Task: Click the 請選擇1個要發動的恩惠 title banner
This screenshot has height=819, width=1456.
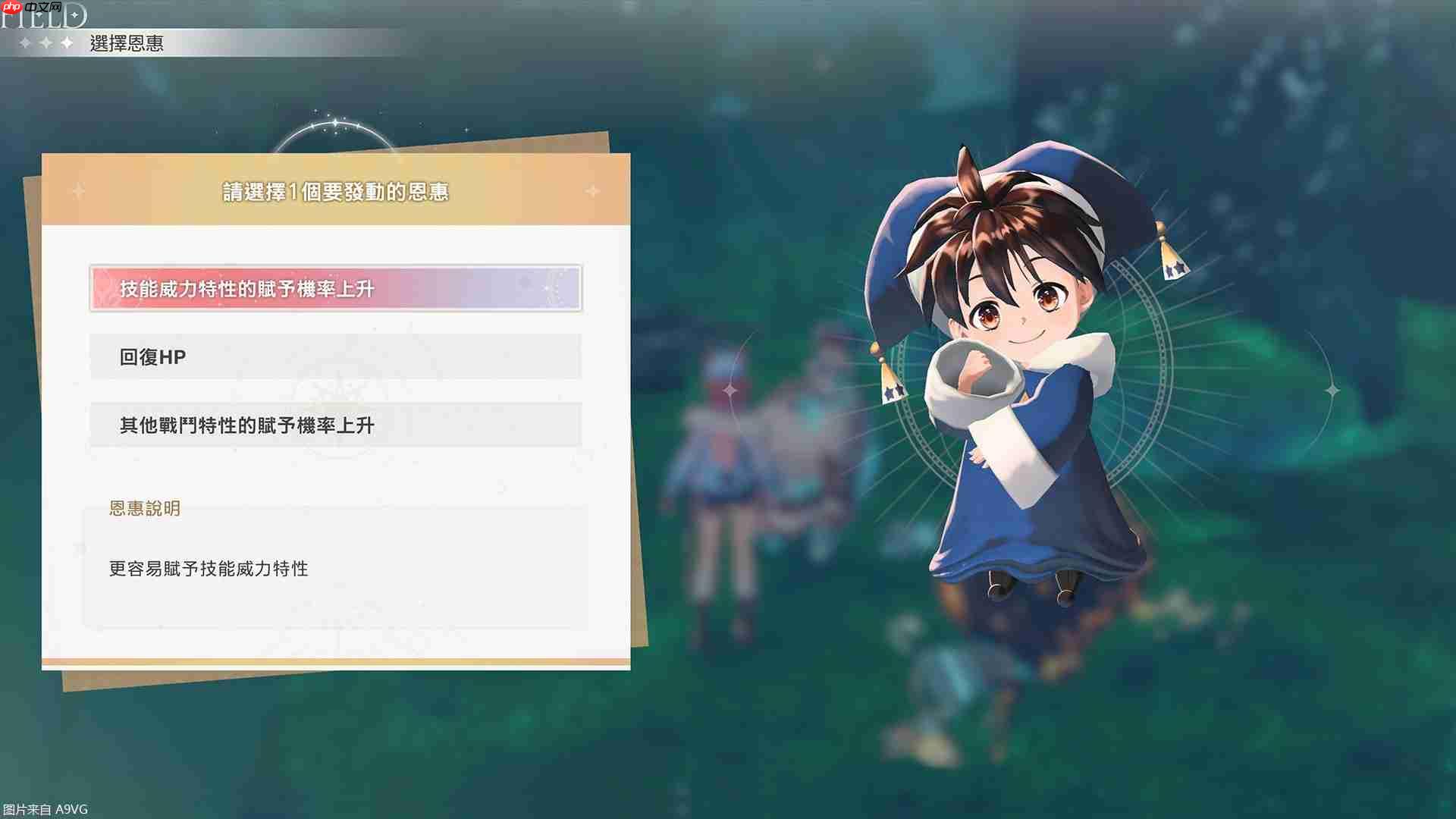Action: [x=336, y=192]
